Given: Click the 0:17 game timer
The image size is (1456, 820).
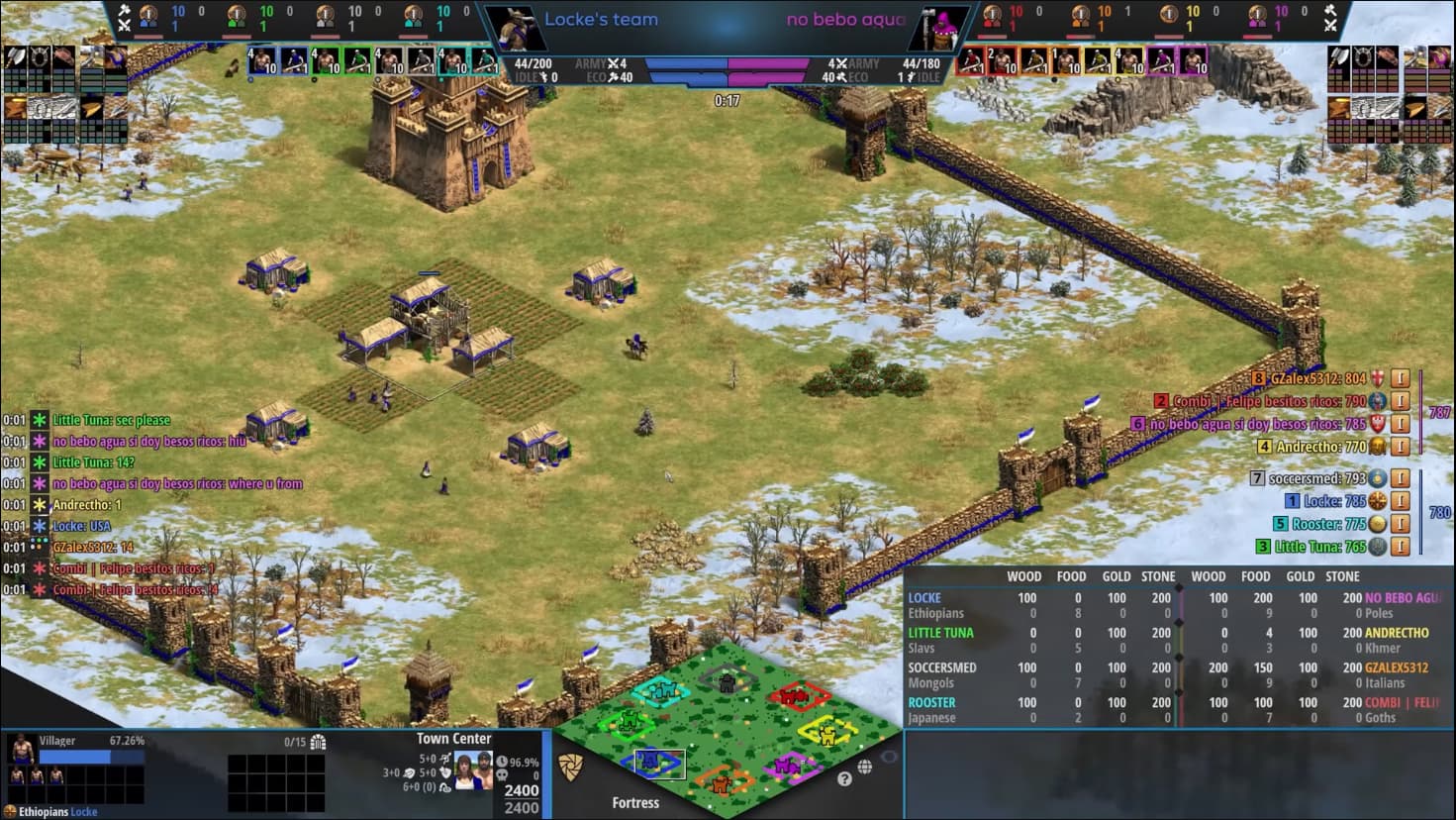Looking at the screenshot, I should point(728,98).
